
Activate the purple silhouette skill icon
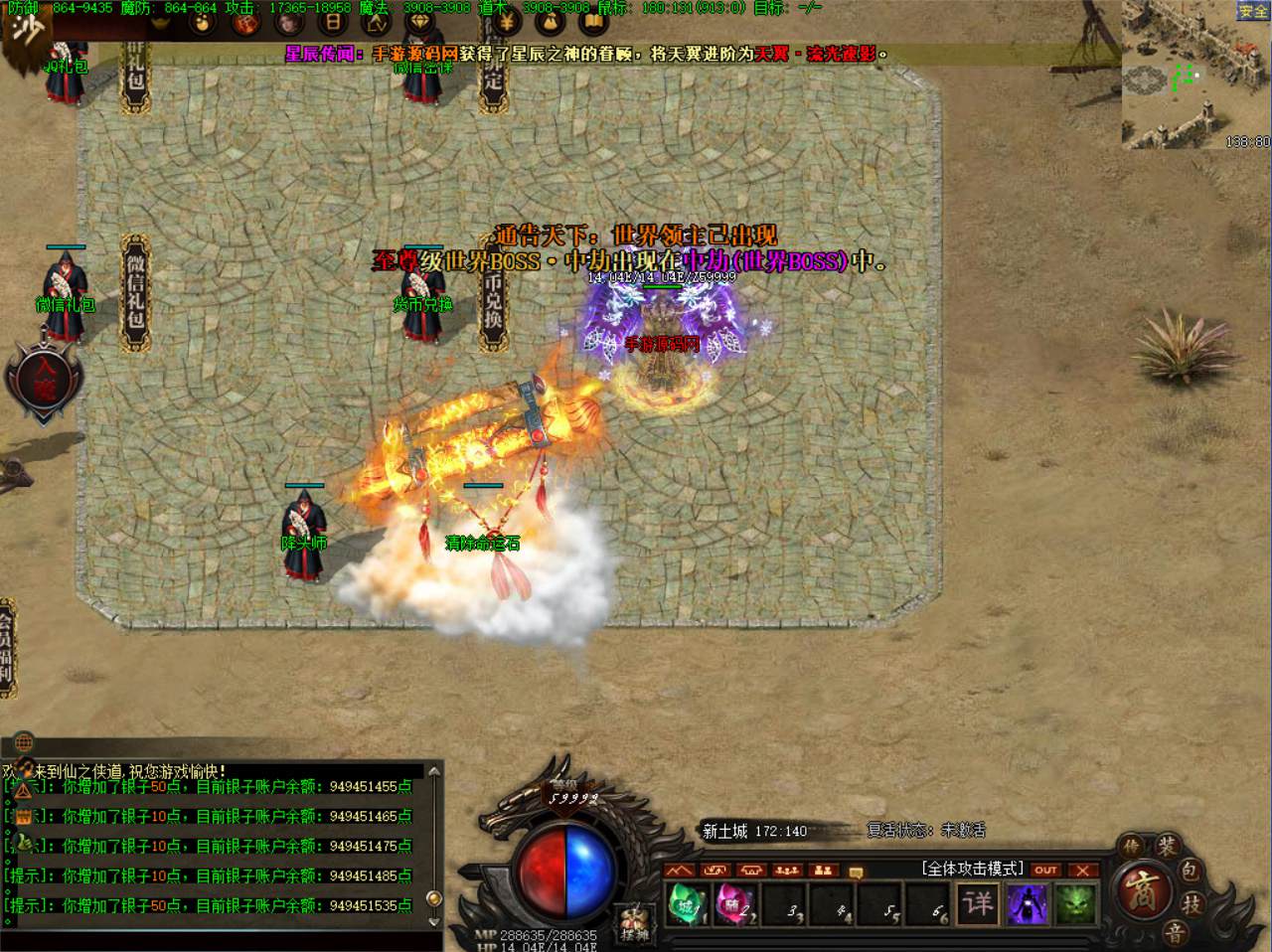point(1027,903)
